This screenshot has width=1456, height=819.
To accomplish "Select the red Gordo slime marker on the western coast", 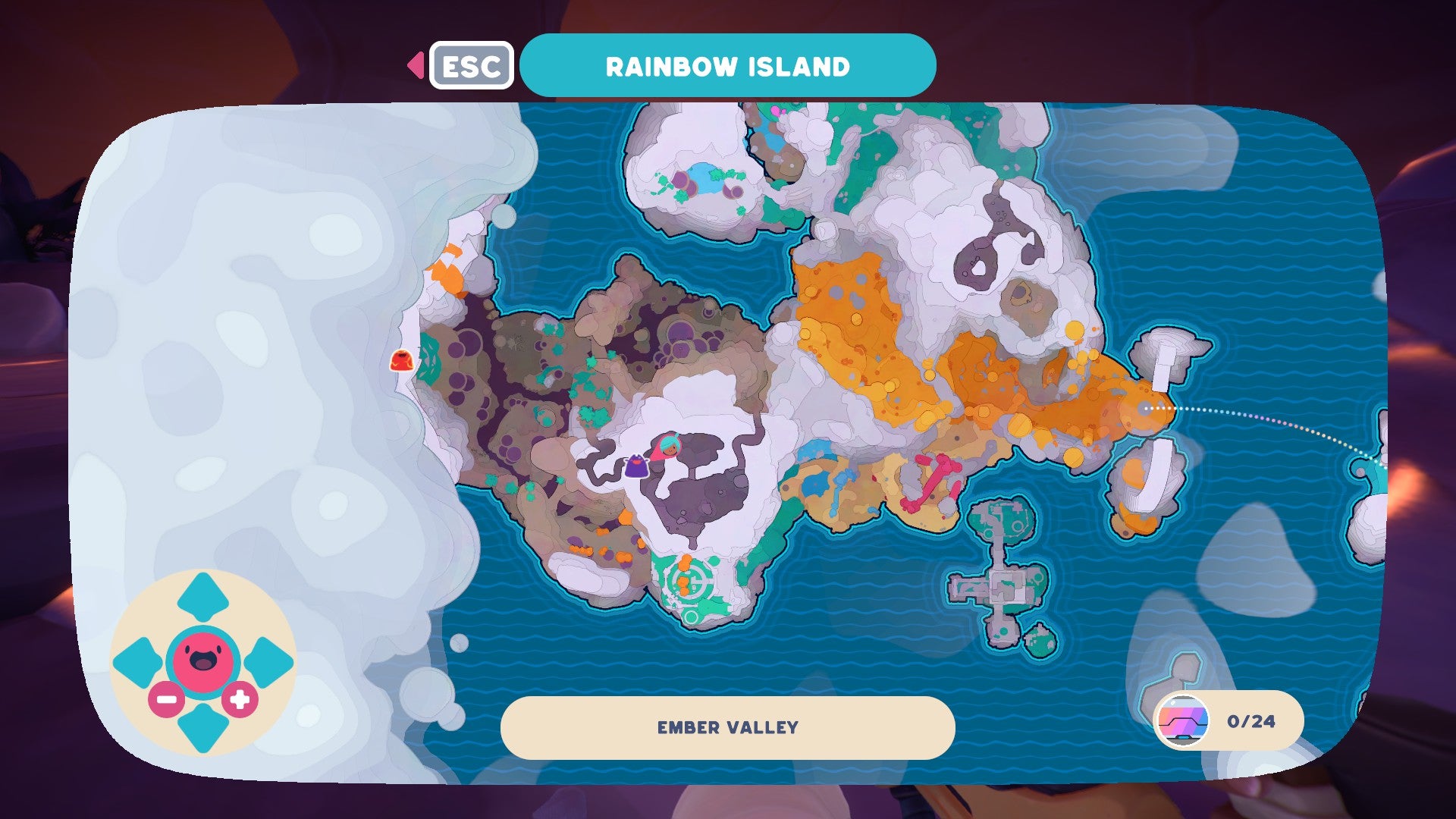I will 401,361.
